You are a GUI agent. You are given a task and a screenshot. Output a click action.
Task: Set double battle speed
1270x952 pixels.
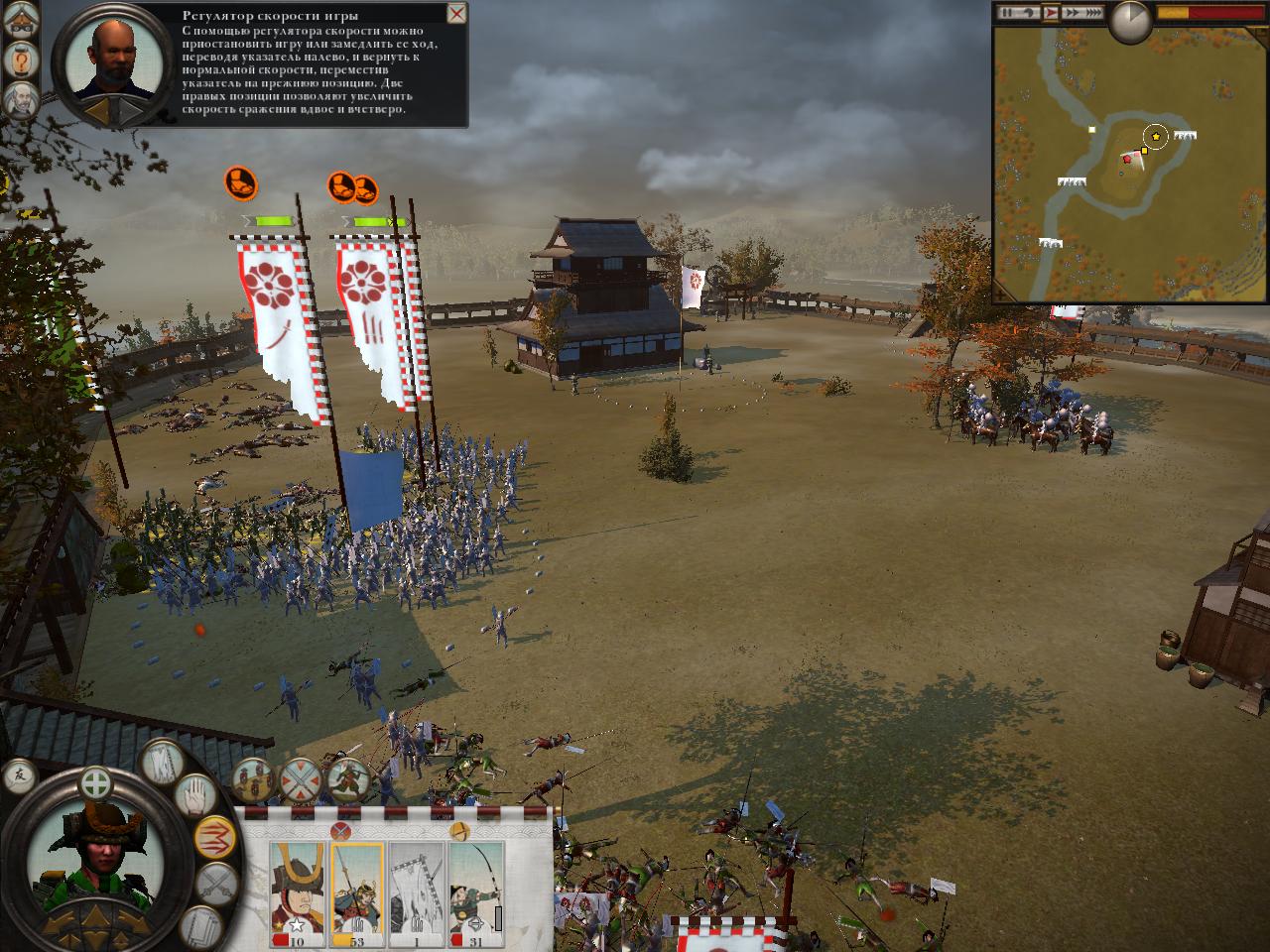pyautogui.click(x=1071, y=13)
